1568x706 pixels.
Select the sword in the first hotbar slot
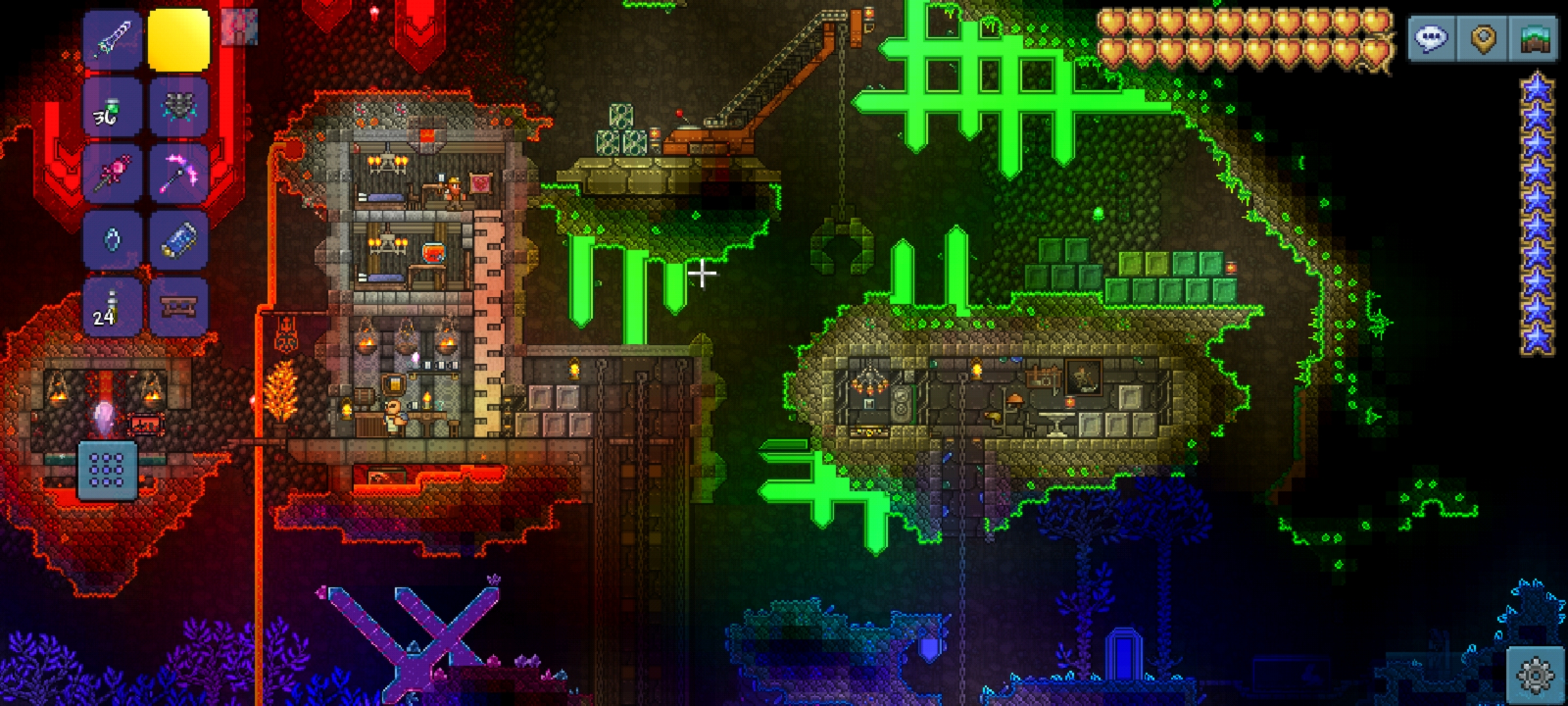click(112, 39)
